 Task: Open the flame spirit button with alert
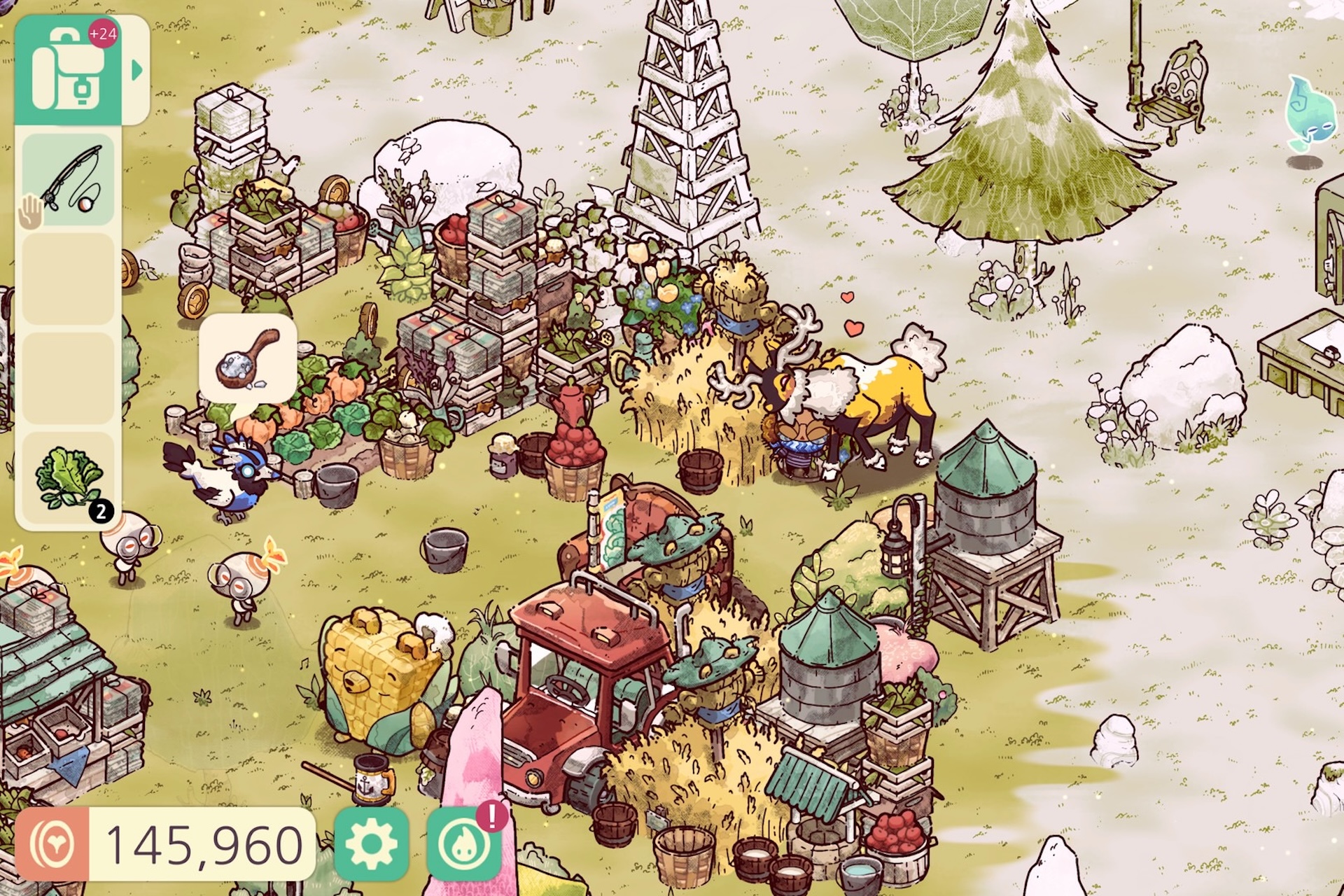pos(463,844)
